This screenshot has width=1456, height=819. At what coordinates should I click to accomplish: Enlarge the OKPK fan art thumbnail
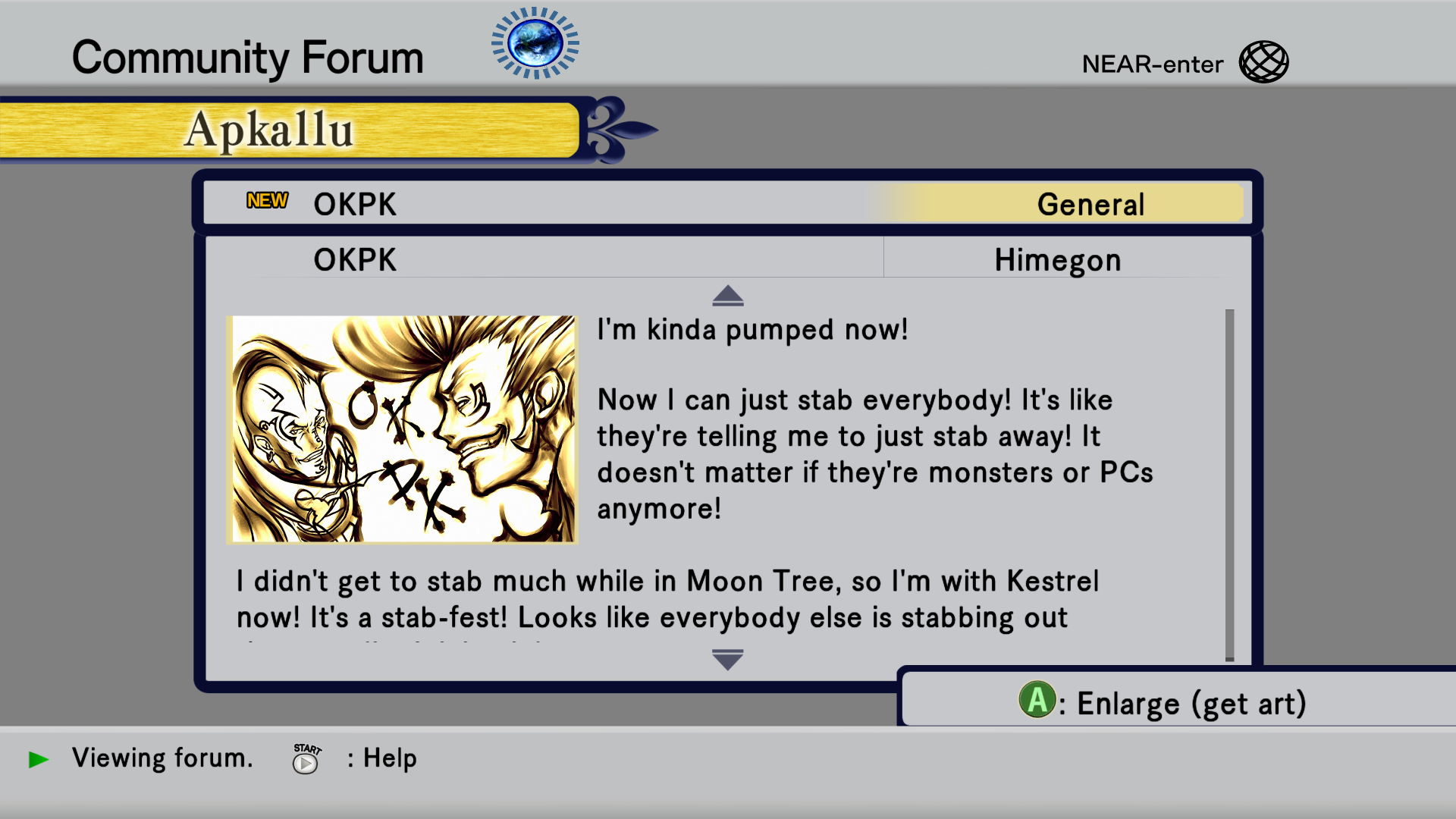(x=402, y=429)
